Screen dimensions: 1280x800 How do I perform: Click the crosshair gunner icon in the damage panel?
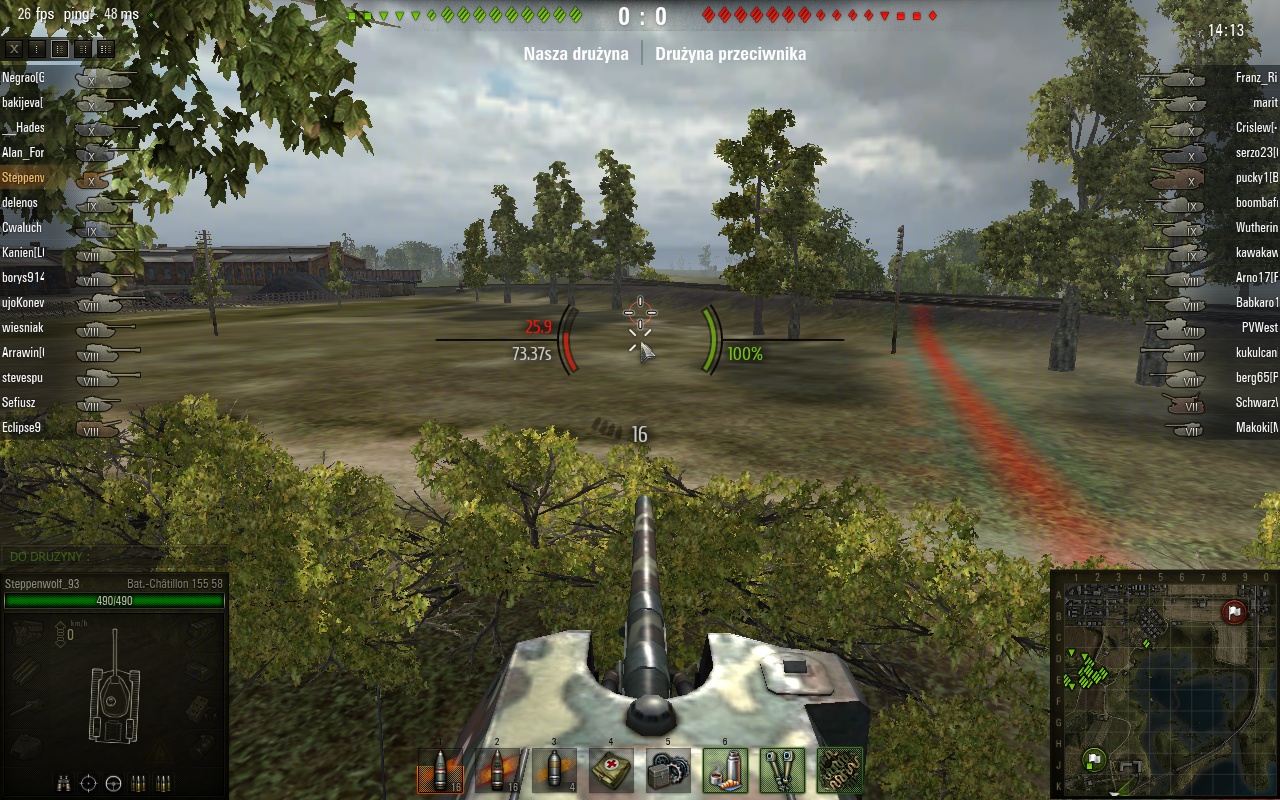click(88, 783)
